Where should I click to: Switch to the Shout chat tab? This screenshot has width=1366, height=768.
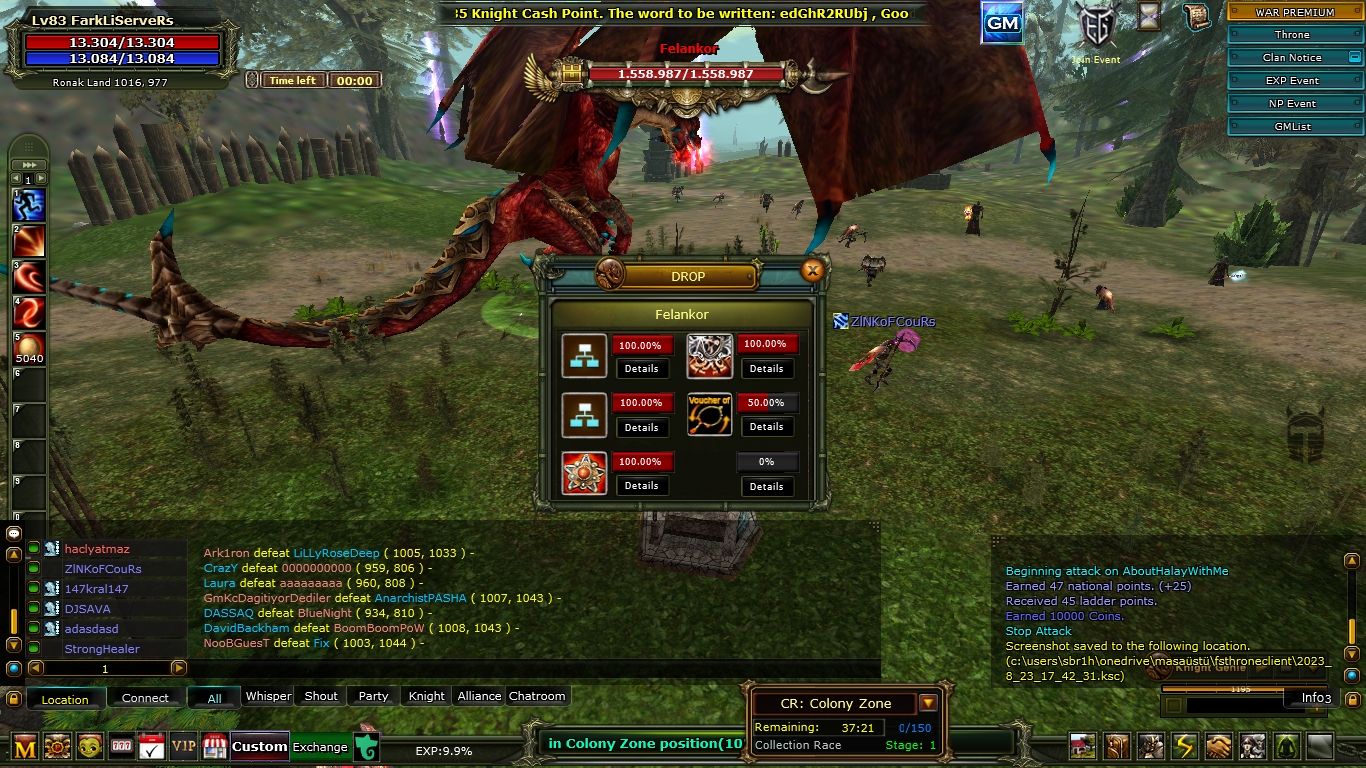(321, 696)
